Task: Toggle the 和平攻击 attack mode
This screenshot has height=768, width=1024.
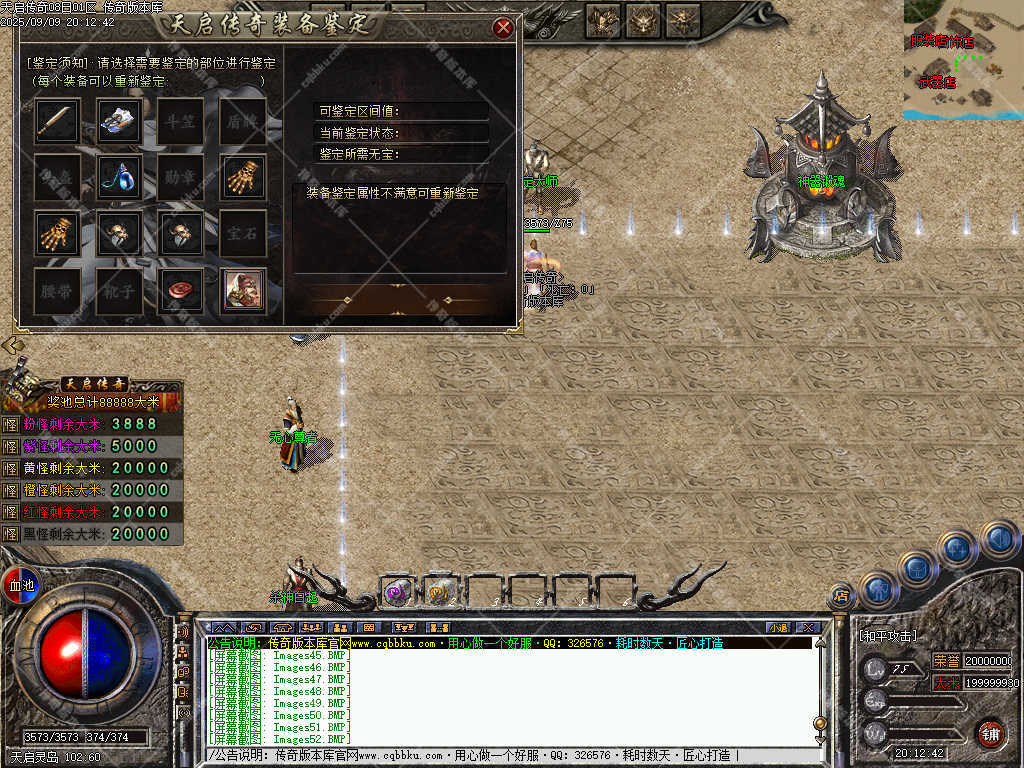Action: [888, 636]
